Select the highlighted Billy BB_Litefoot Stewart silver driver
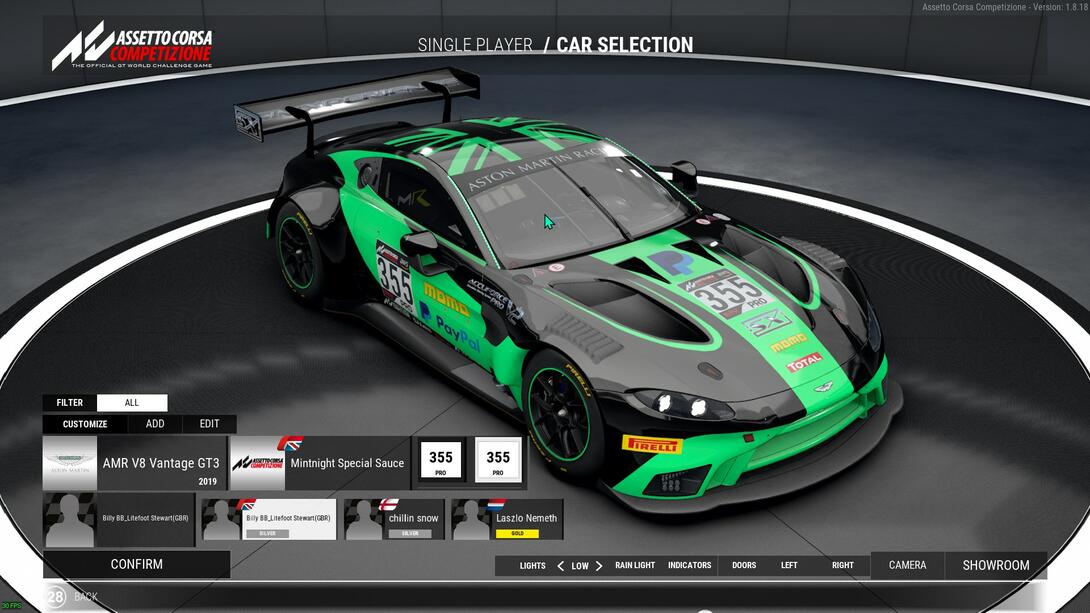Screen dimensions: 1090x613 268,520
